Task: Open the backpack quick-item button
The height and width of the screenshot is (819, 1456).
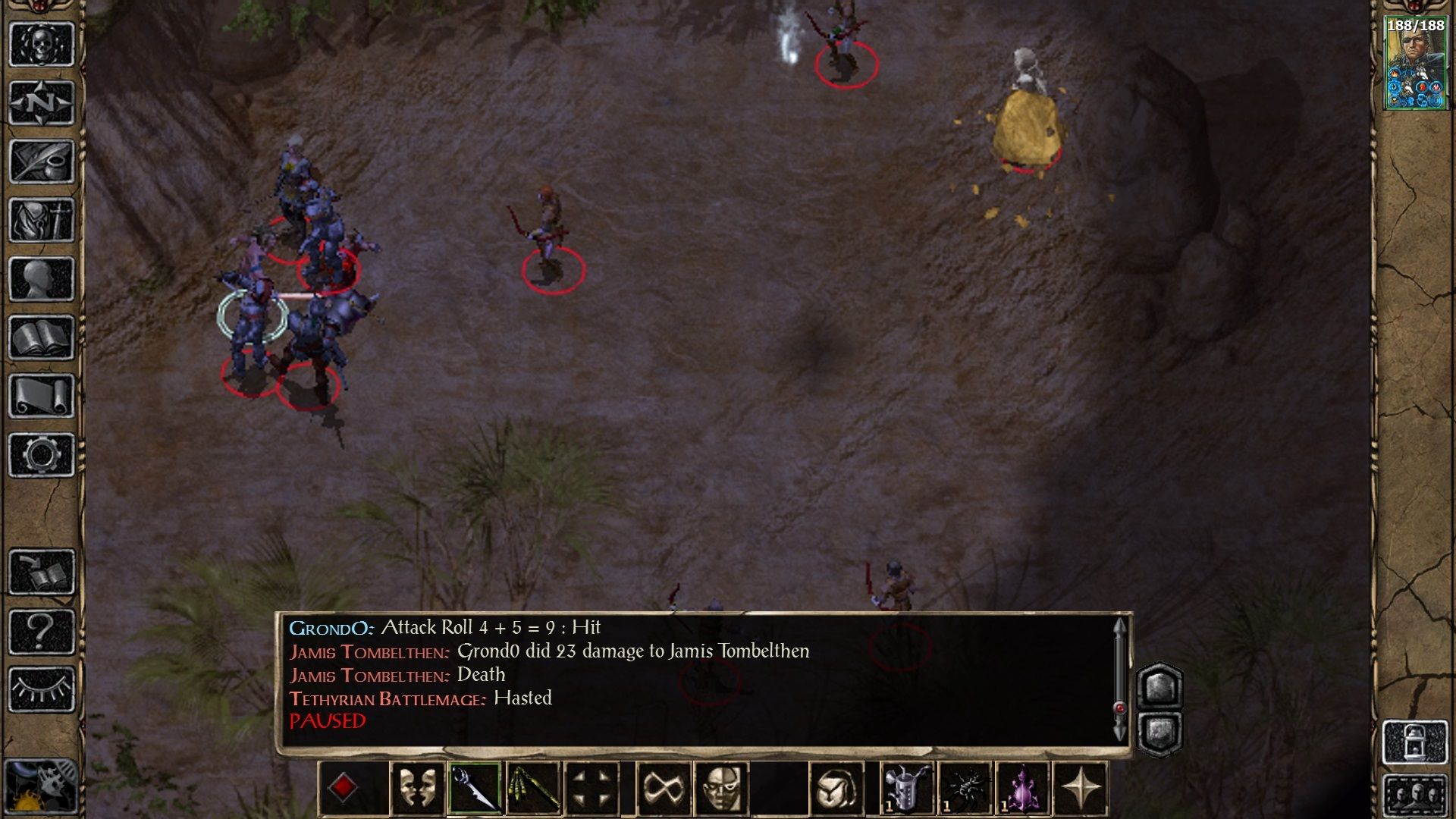Action: [836, 789]
